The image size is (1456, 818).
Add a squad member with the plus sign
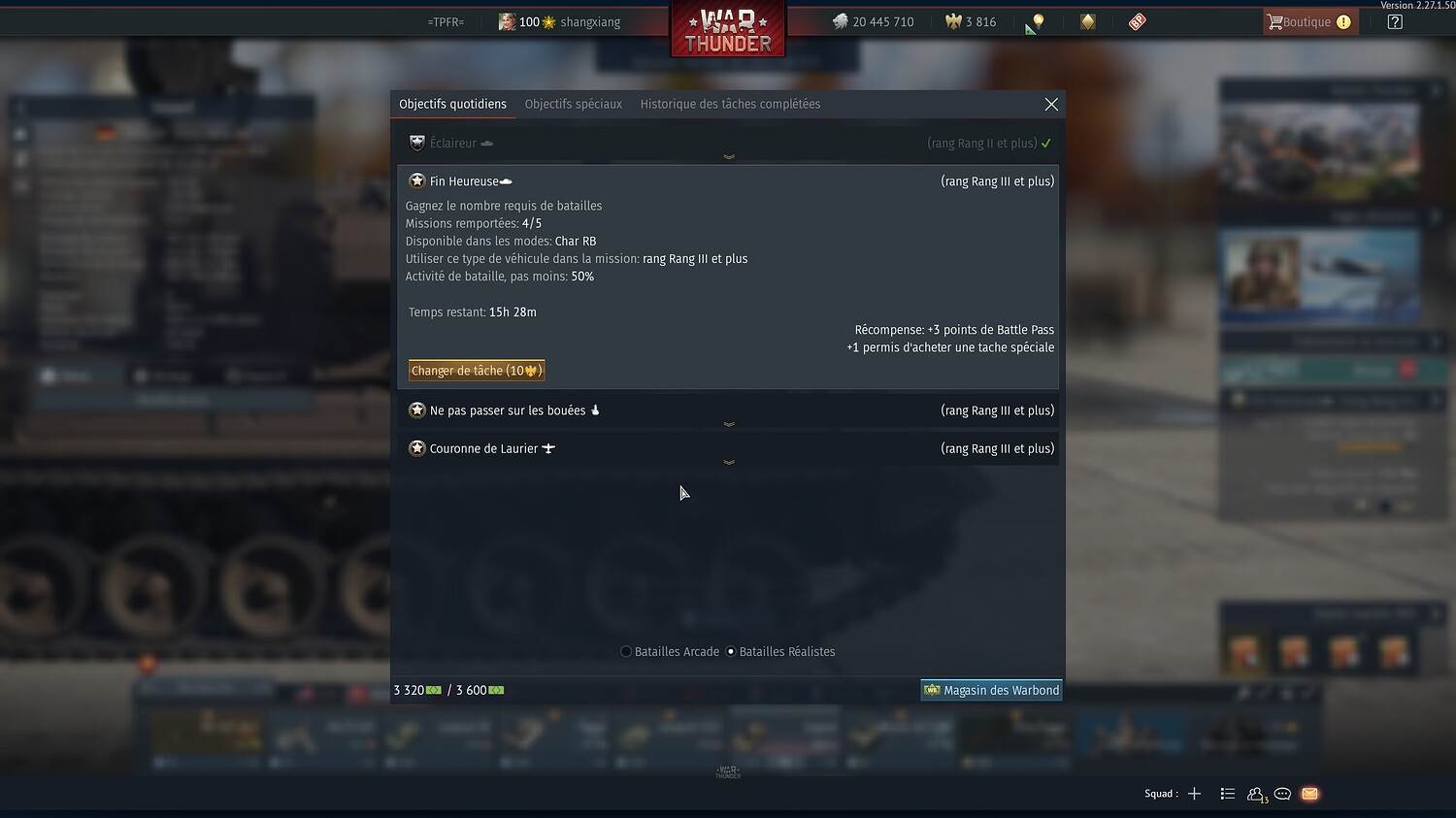point(1195,793)
